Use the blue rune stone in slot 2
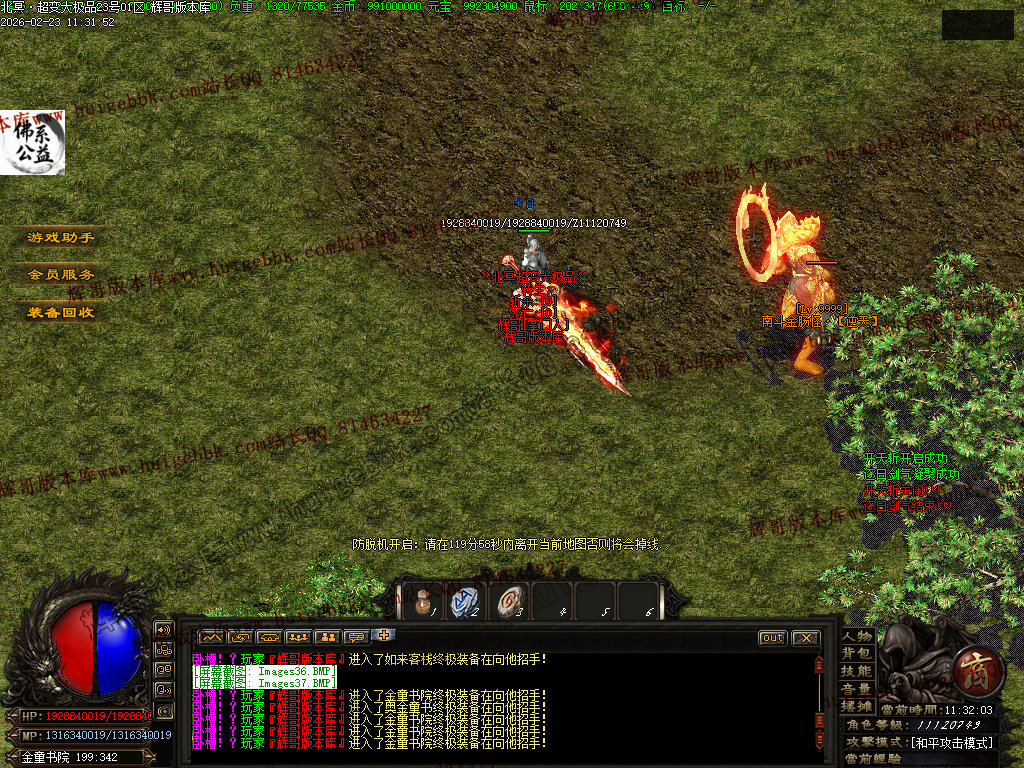1024x768 pixels. click(x=465, y=601)
